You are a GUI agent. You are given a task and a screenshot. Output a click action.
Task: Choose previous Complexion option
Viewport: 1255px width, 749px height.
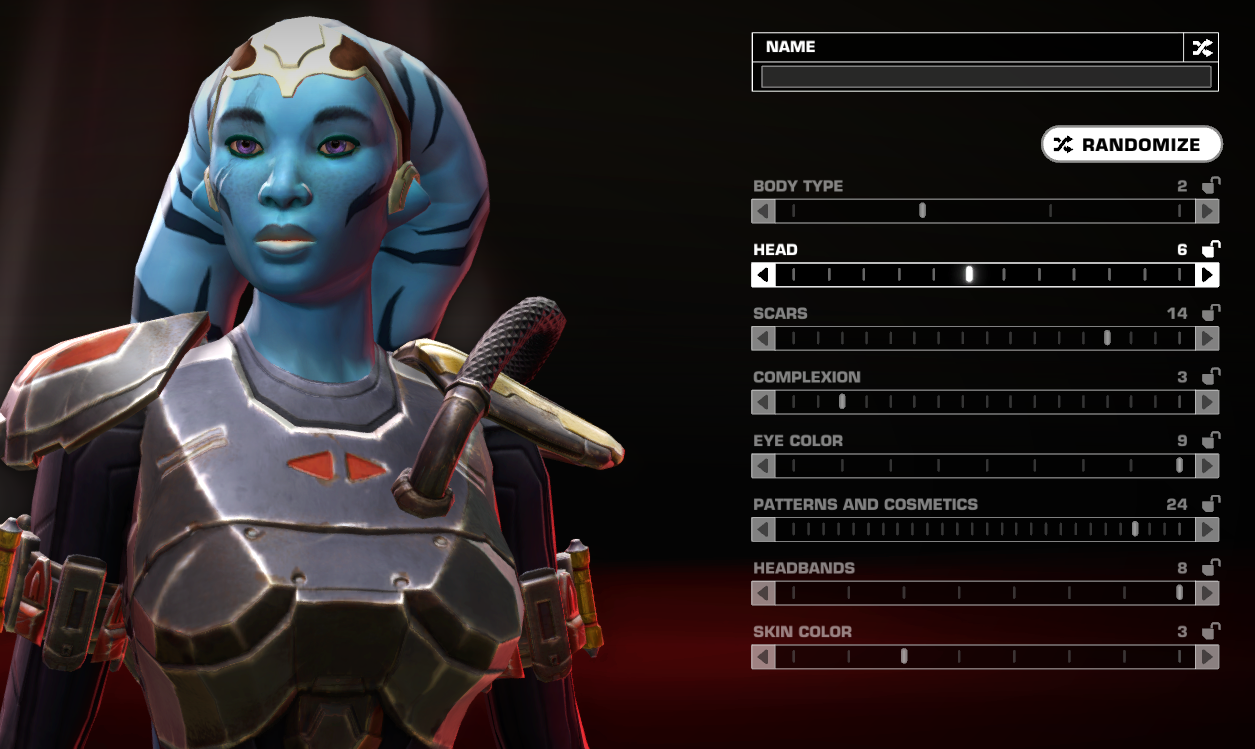tap(763, 402)
